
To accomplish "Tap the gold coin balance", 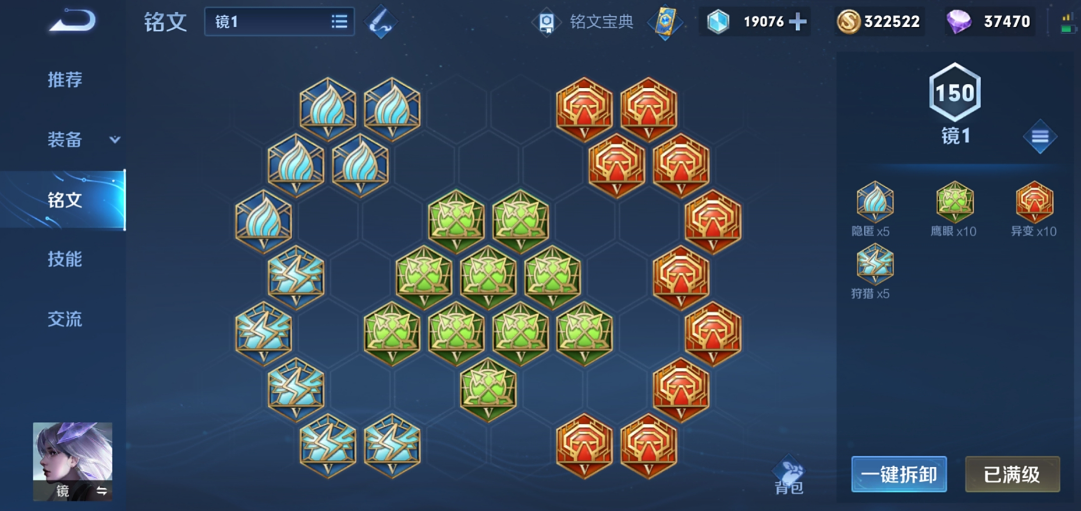I will (879, 22).
